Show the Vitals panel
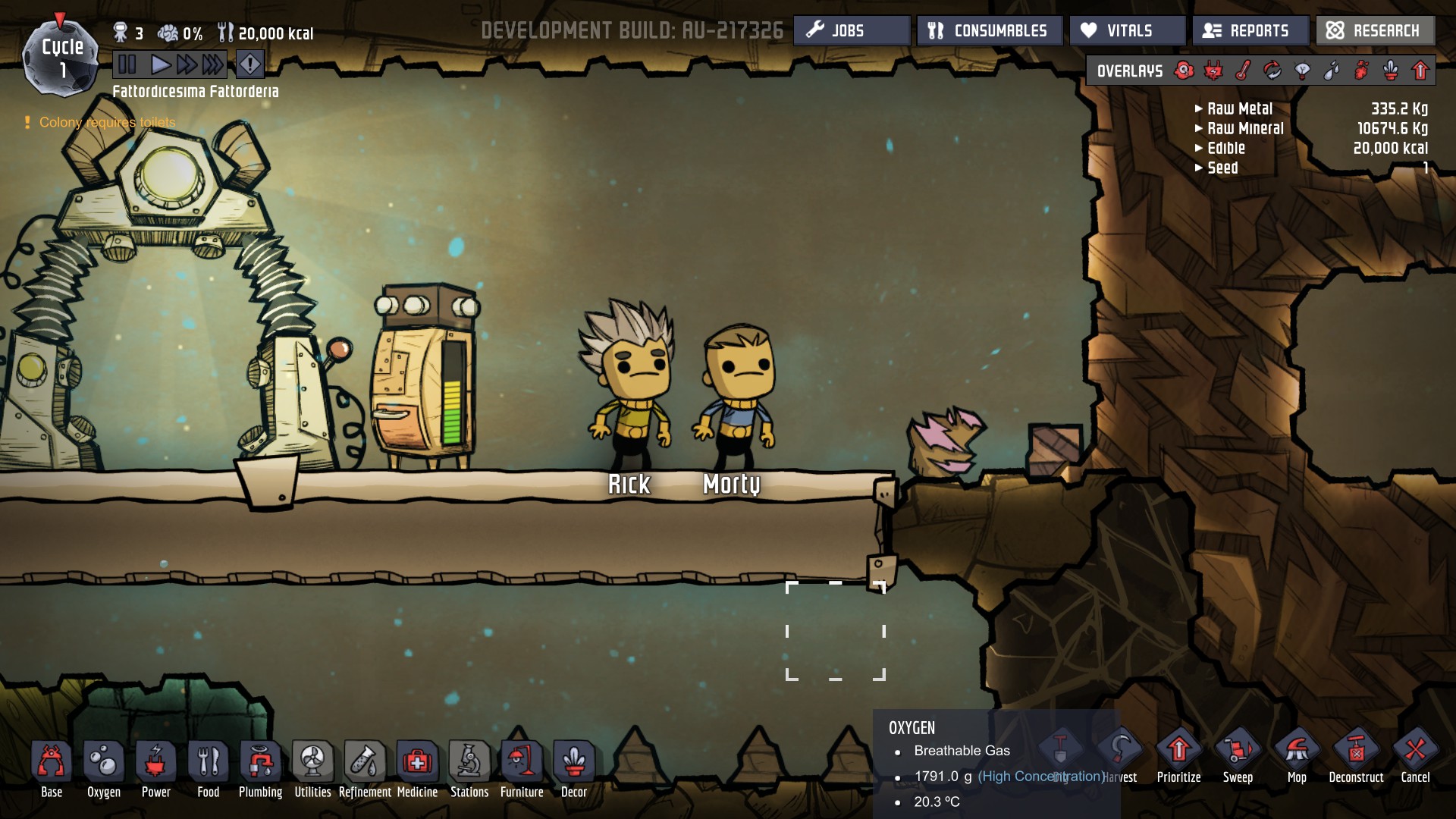 [x=1128, y=31]
